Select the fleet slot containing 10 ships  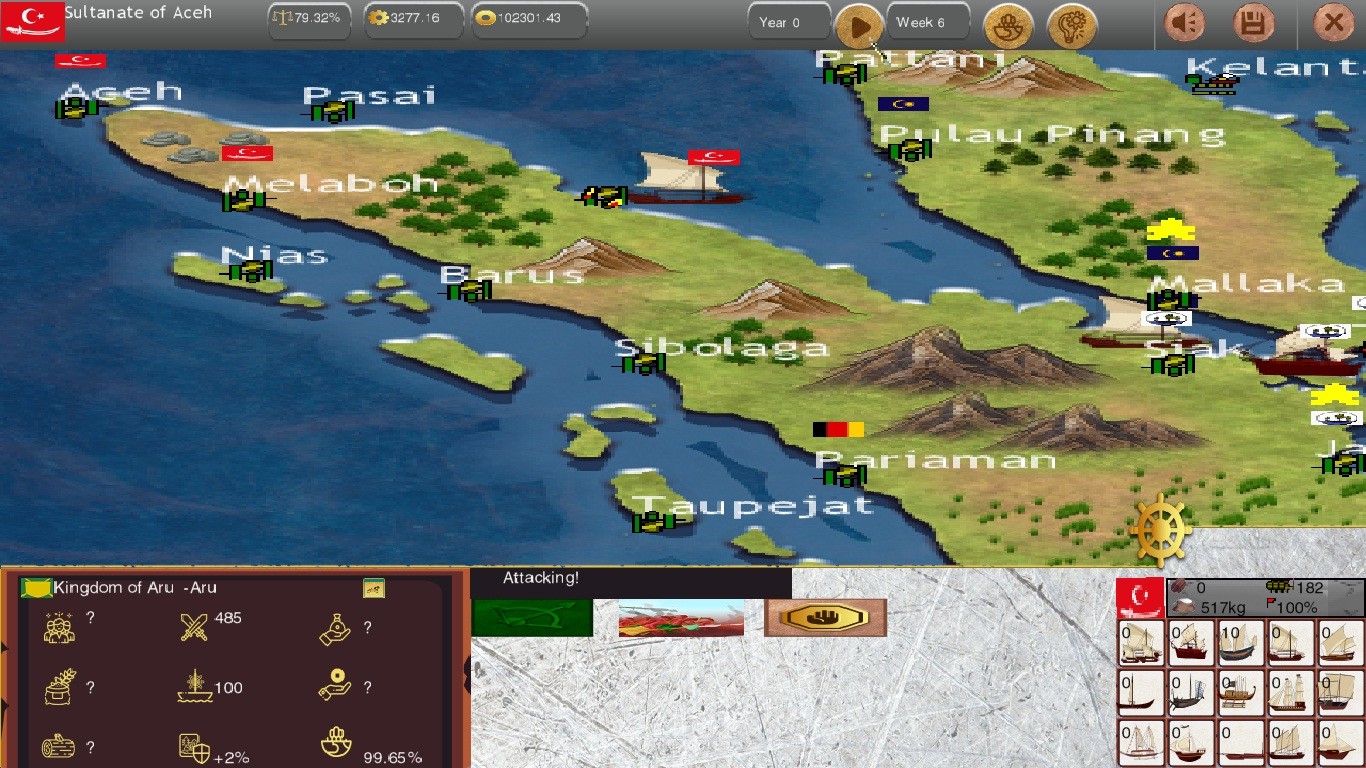click(1240, 644)
